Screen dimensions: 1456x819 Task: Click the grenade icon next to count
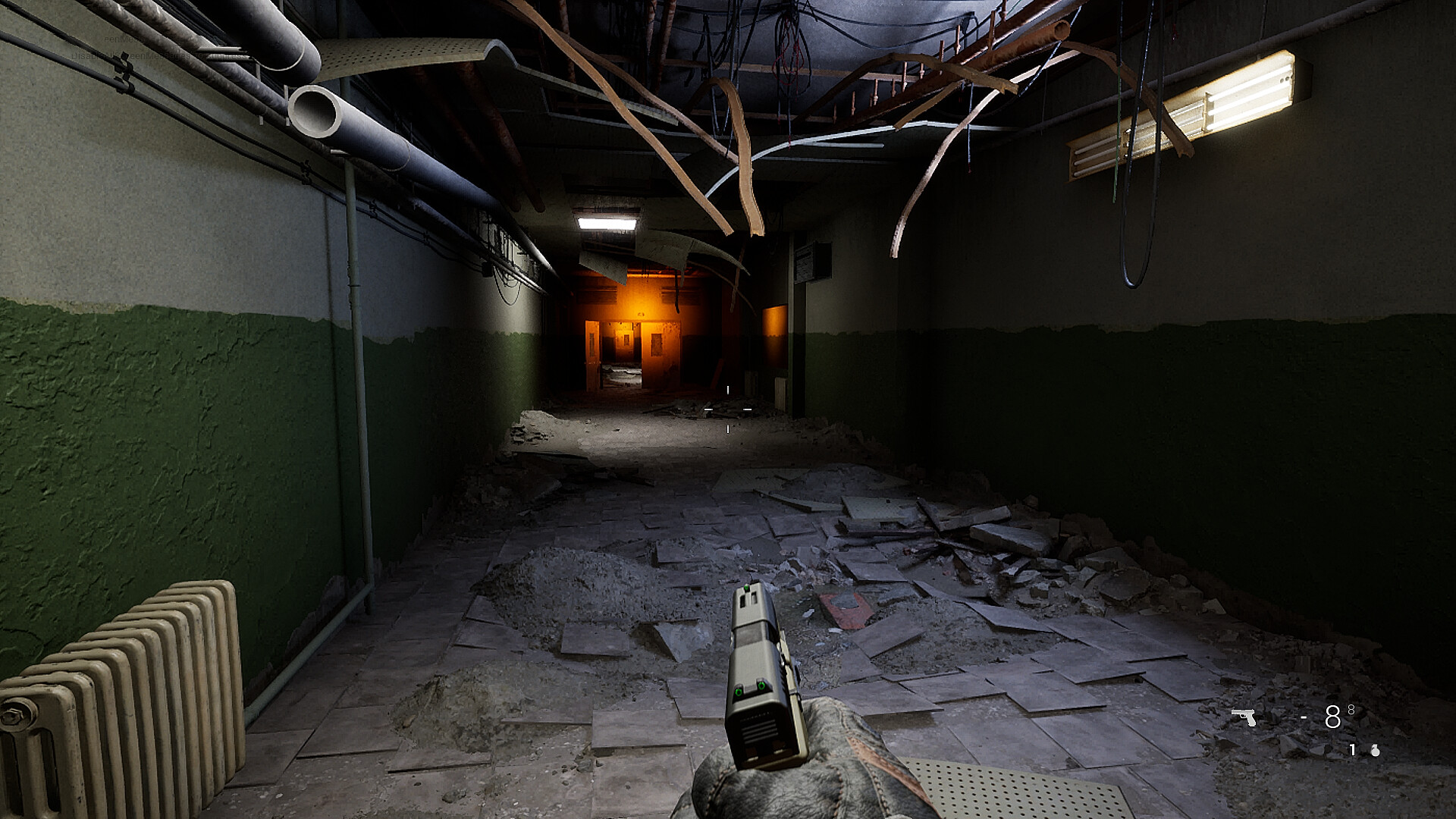pyautogui.click(x=1376, y=751)
